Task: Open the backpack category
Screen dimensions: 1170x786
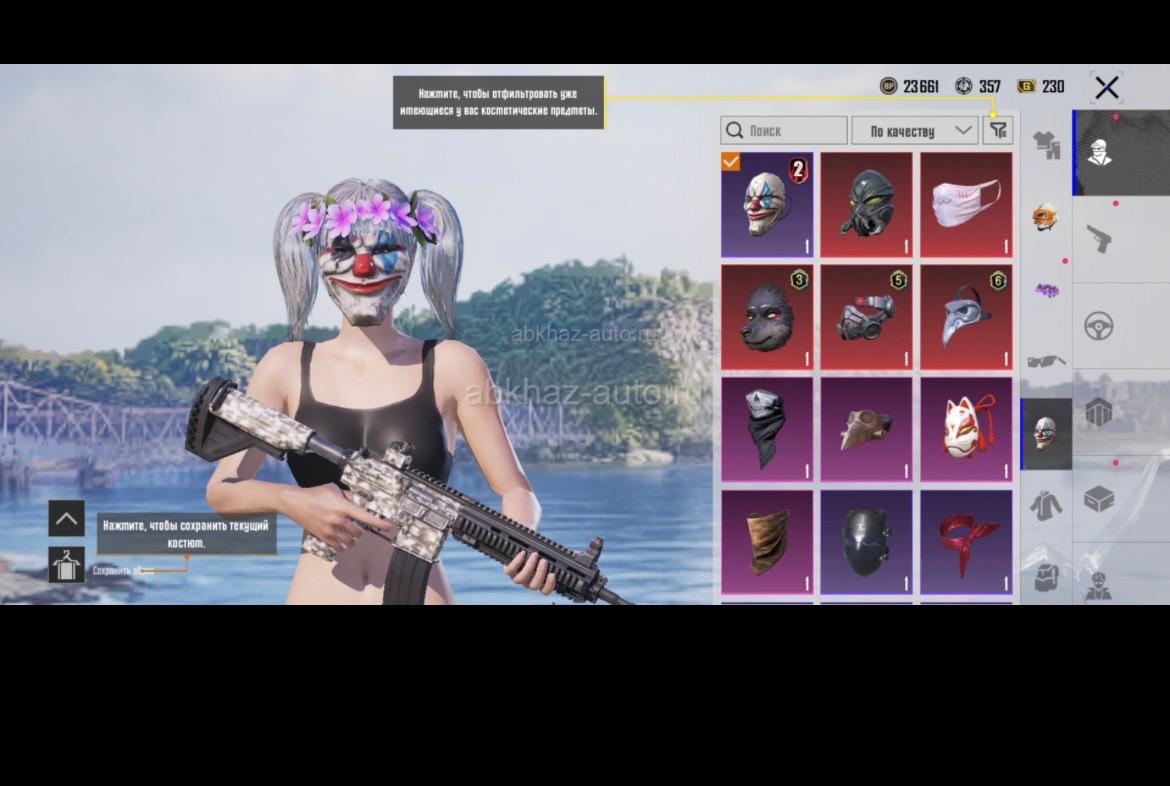Action: (x=1046, y=576)
